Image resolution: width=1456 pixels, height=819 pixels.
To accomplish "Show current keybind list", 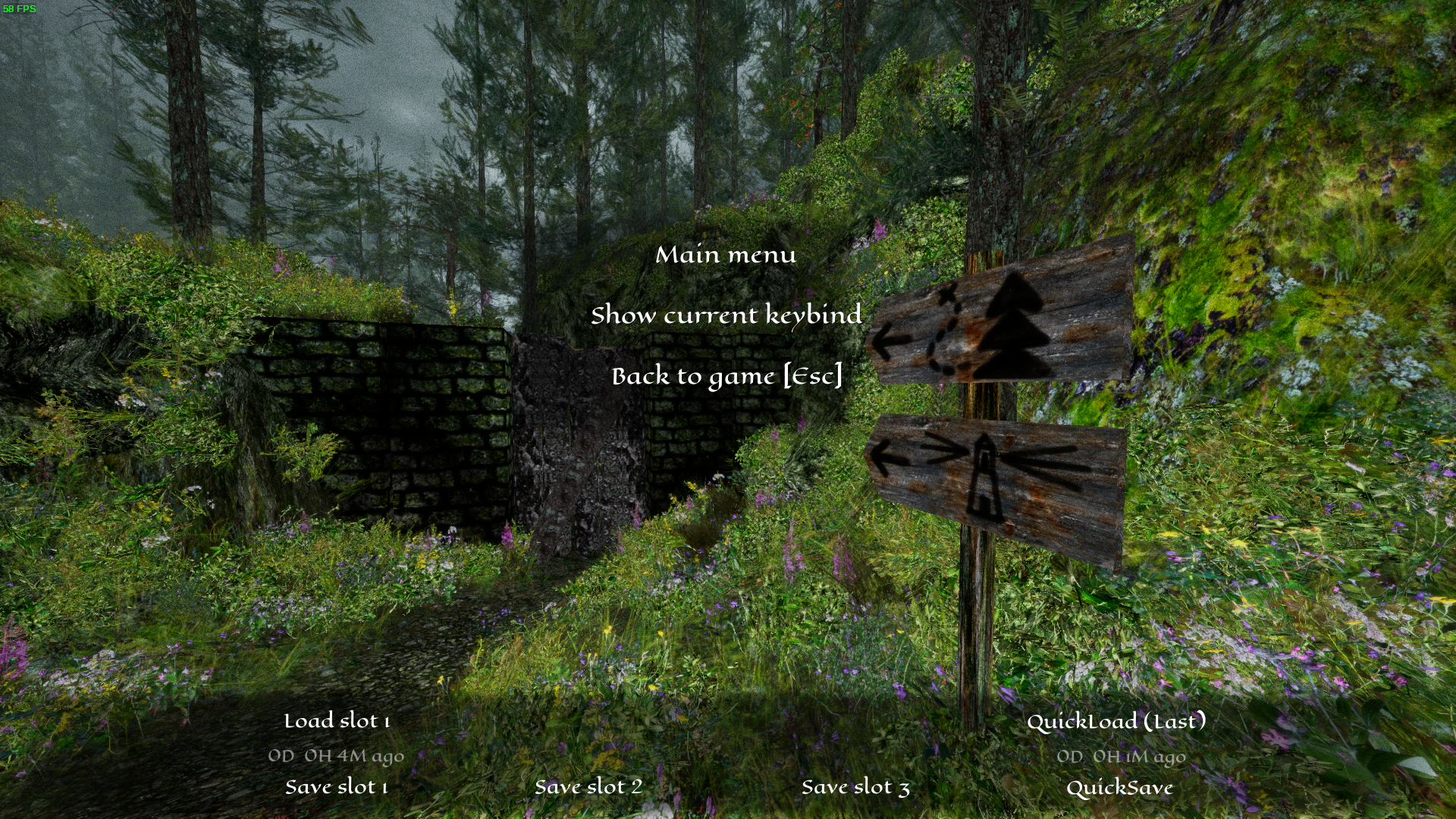I will pos(726,315).
